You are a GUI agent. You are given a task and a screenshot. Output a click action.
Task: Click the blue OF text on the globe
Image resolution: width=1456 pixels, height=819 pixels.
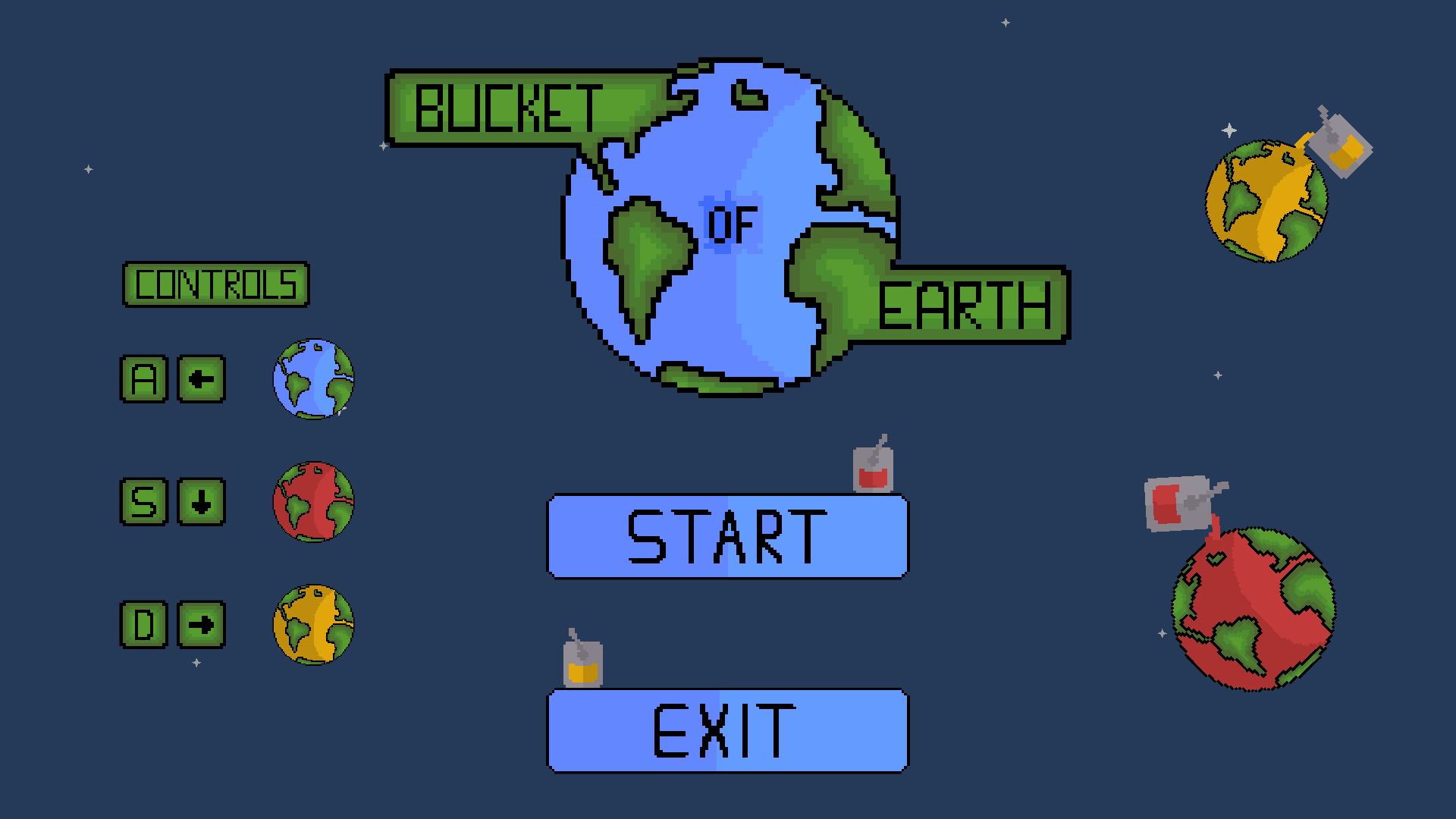coord(730,222)
